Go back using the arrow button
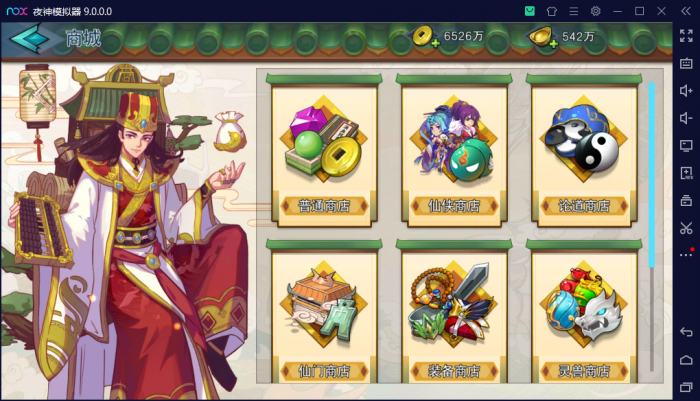This screenshot has width=700, height=401. tap(29, 39)
